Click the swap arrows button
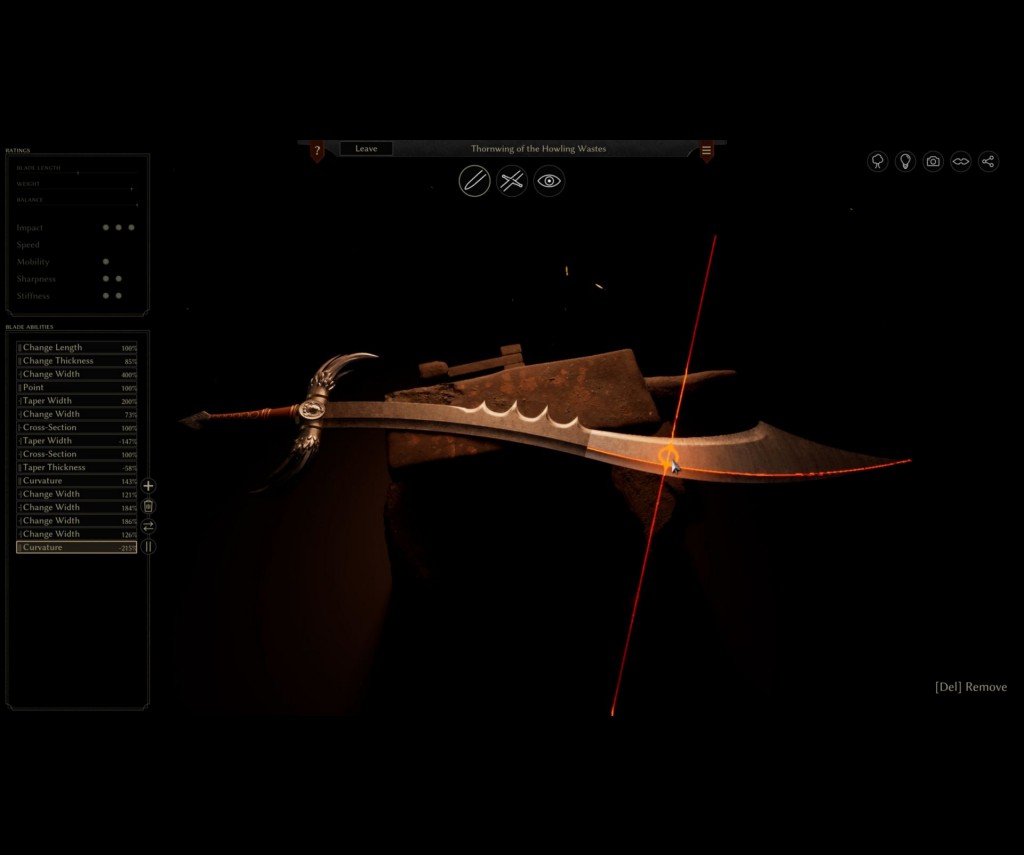 pos(148,526)
